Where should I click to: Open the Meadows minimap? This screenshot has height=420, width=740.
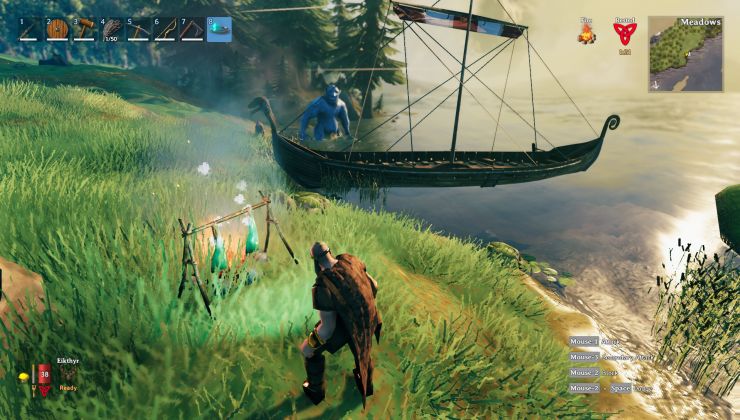[x=685, y=54]
